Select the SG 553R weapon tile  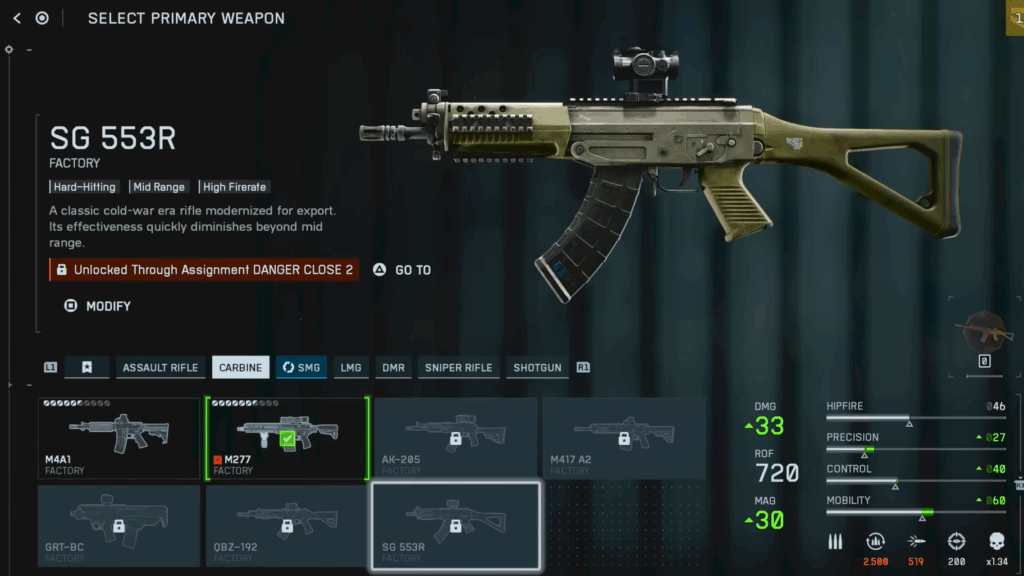(x=455, y=525)
